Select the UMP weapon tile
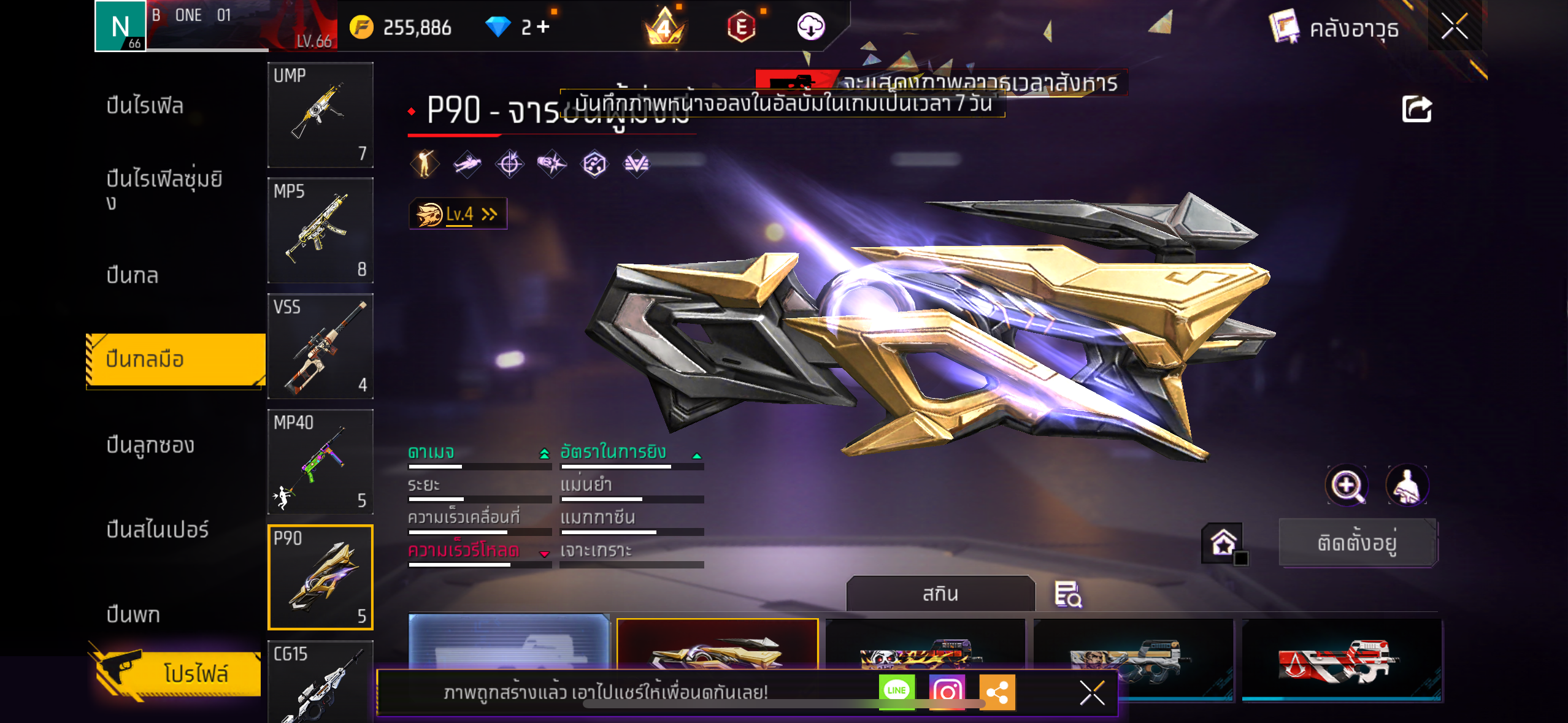 (320, 115)
